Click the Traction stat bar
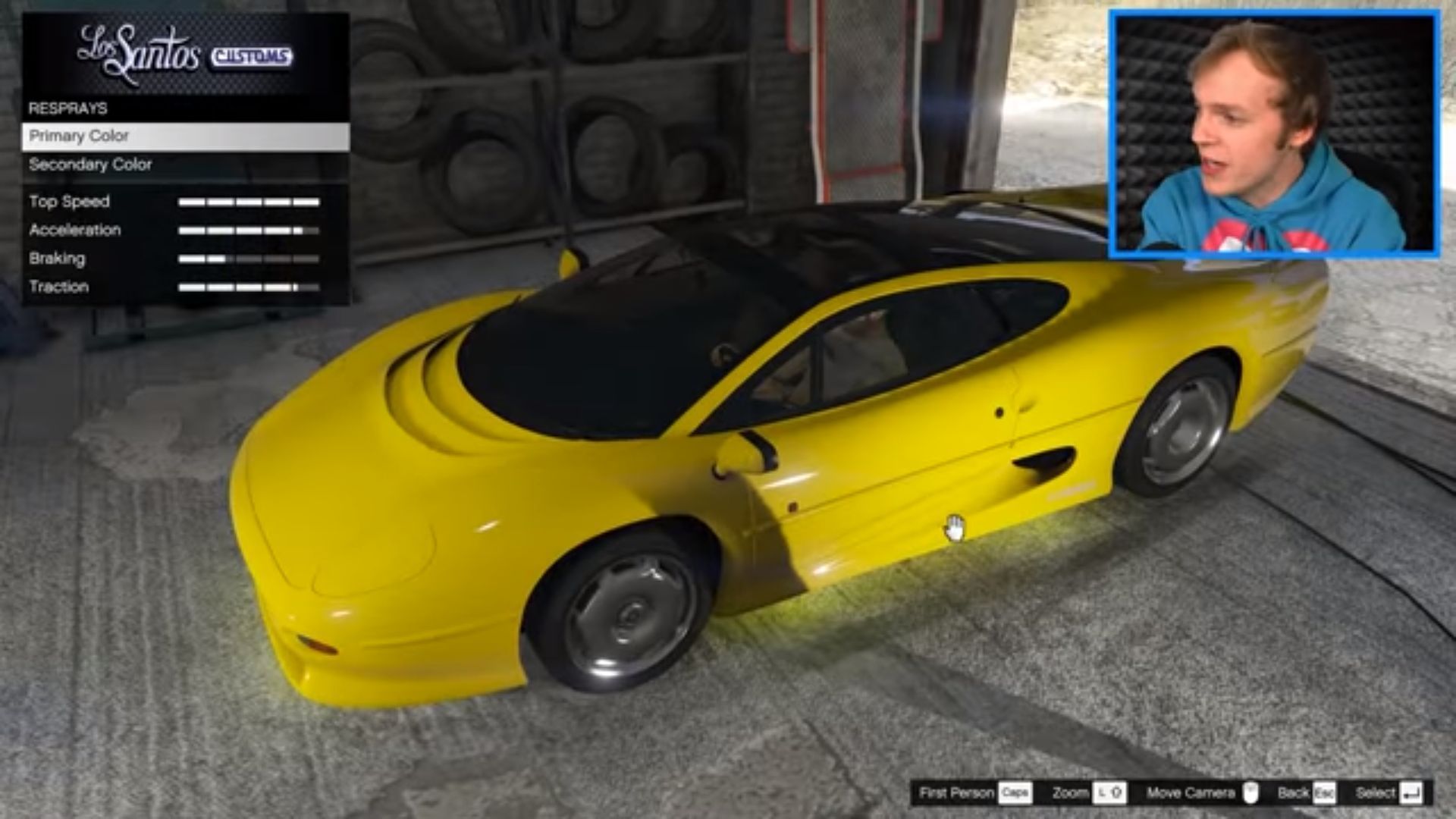This screenshot has width=1456, height=819. [250, 287]
